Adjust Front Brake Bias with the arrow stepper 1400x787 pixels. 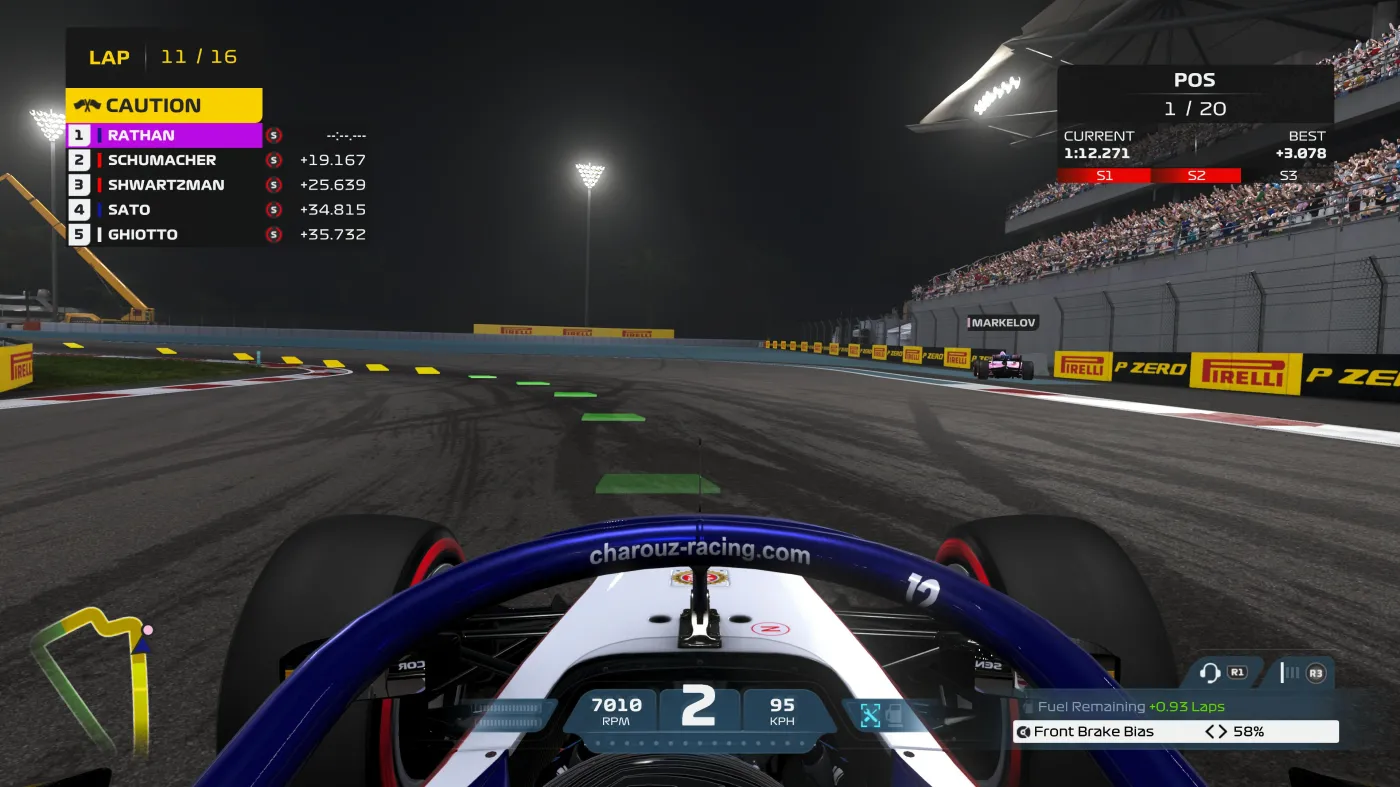pyautogui.click(x=1216, y=732)
